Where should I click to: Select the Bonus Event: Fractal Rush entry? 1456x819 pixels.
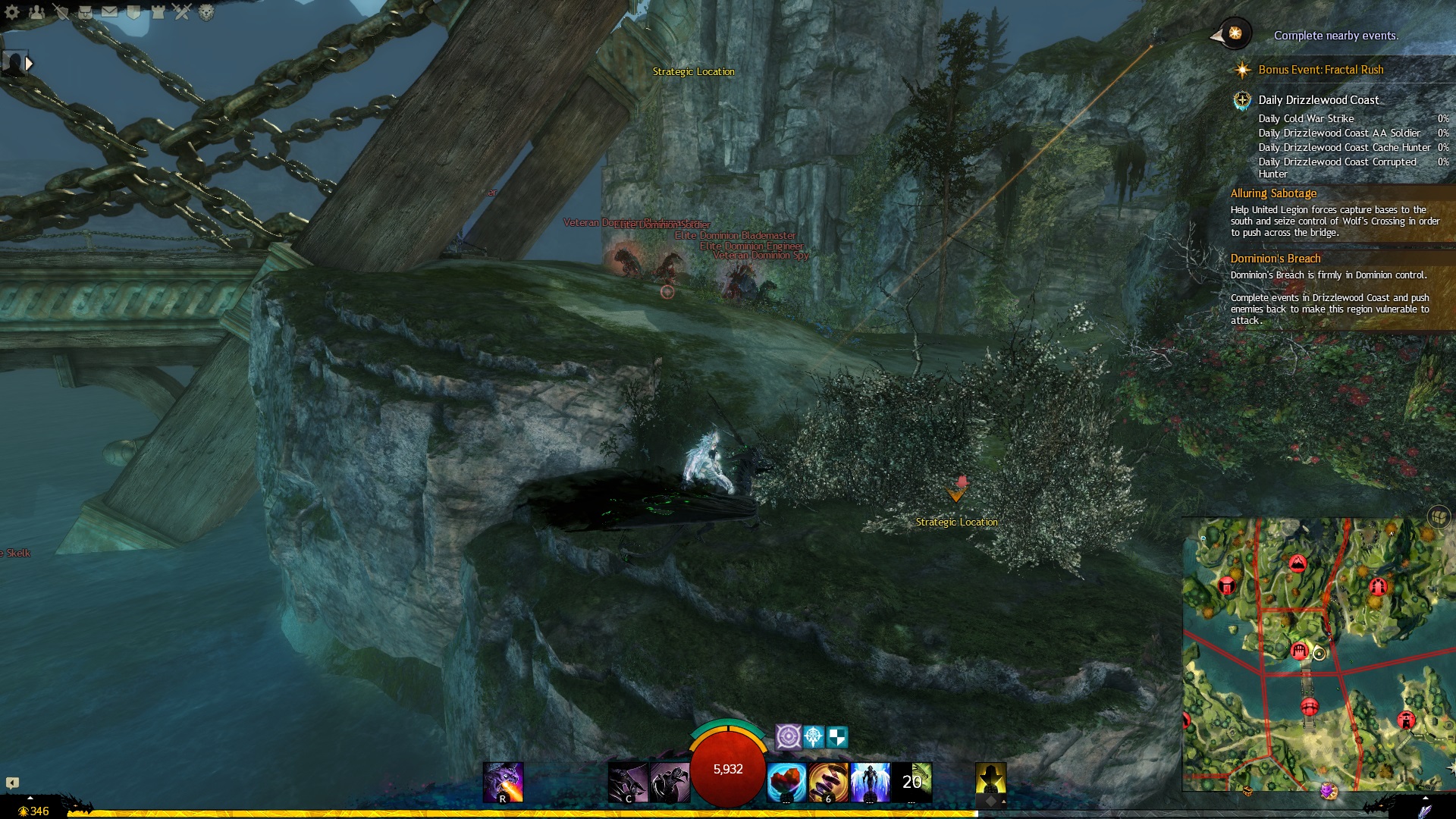1320,70
